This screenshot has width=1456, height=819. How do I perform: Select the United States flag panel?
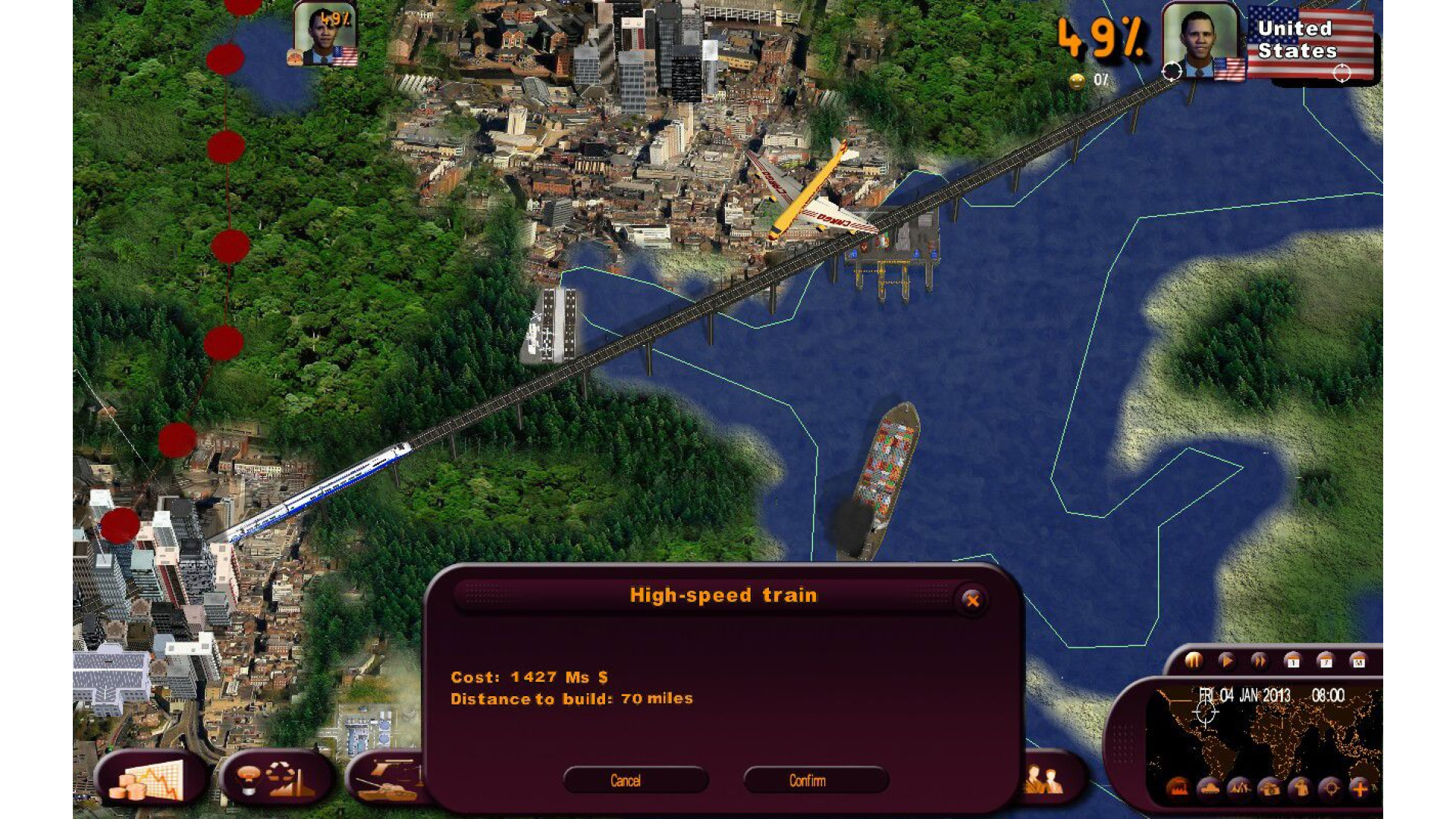point(1310,42)
